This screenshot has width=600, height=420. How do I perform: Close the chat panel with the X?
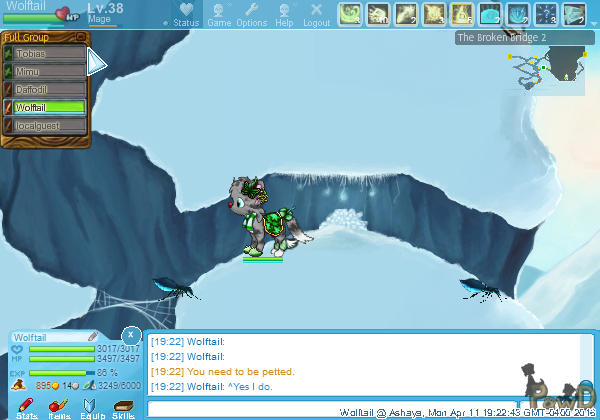click(x=131, y=333)
